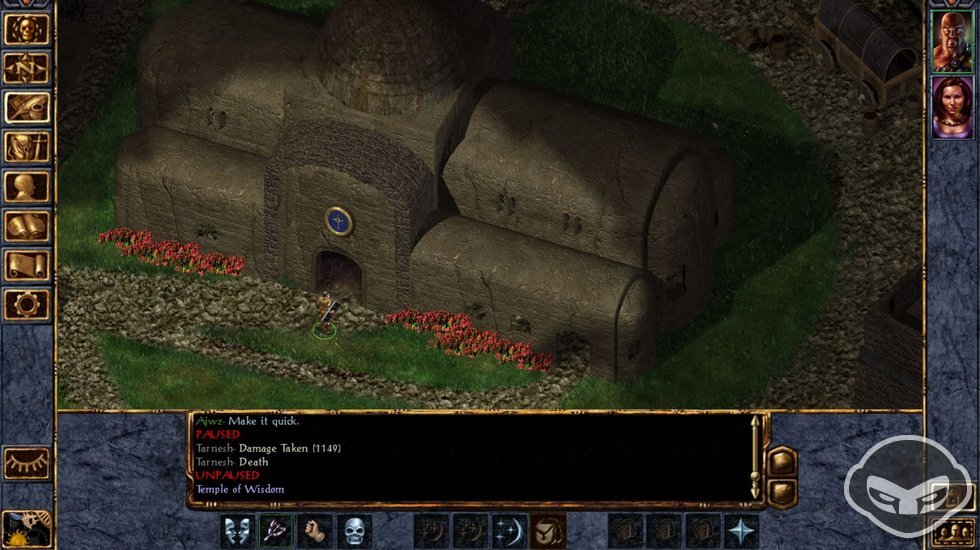This screenshot has width=980, height=550.
Task: Open the mage spellbook button
Action: (x=26, y=226)
